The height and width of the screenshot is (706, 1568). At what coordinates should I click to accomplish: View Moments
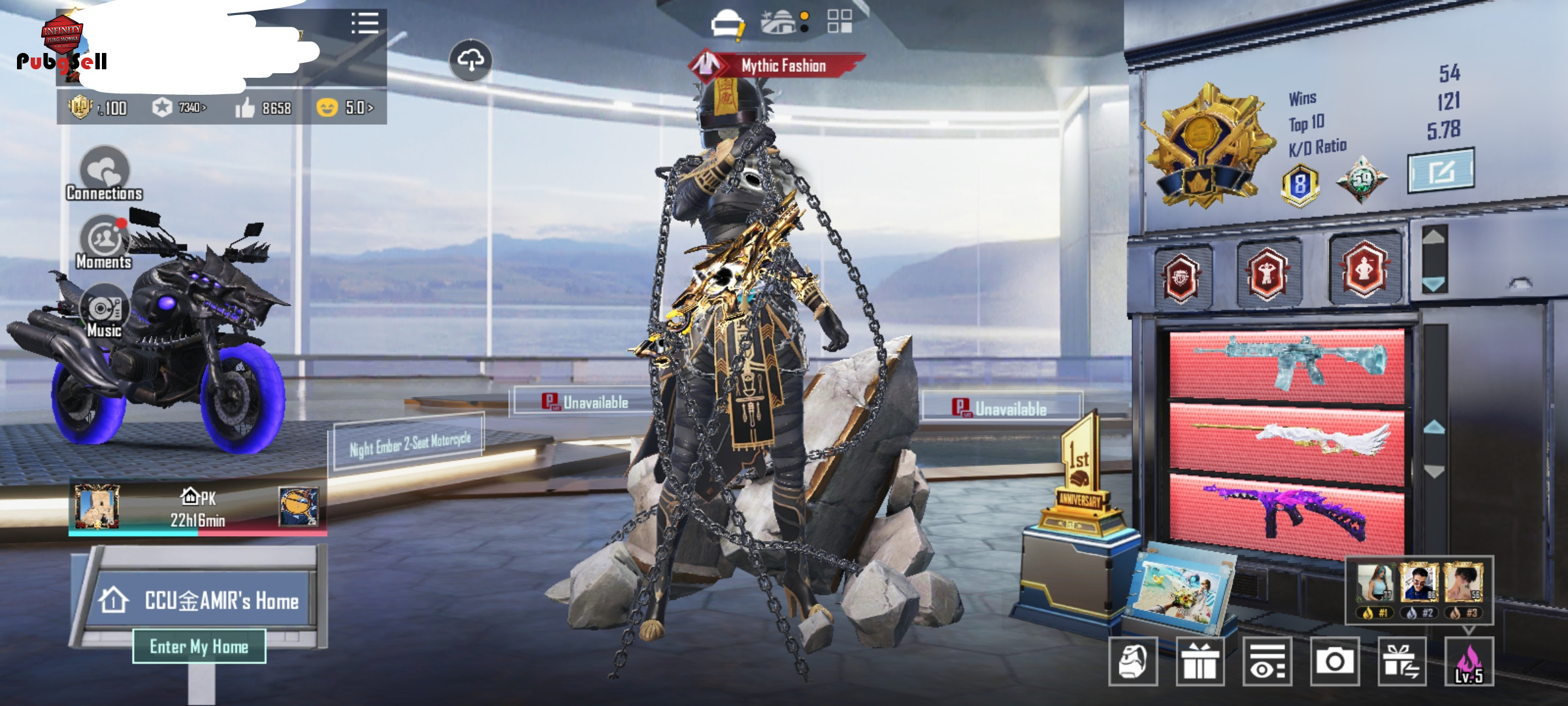105,242
